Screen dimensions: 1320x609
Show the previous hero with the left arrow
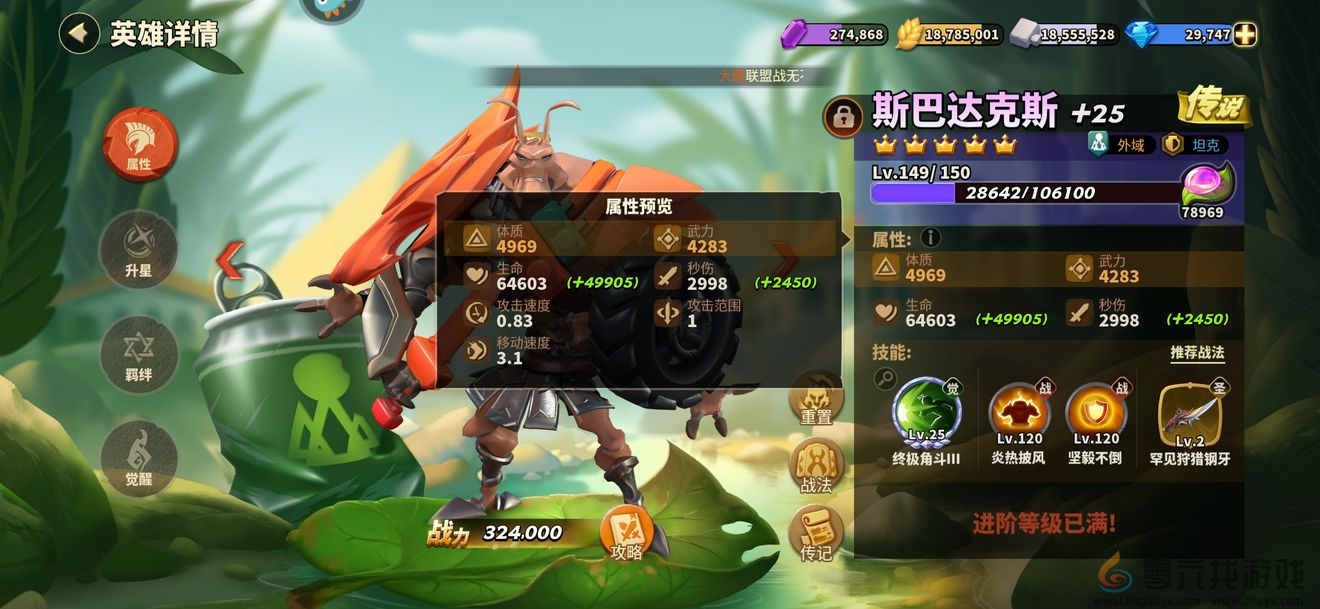[231, 261]
